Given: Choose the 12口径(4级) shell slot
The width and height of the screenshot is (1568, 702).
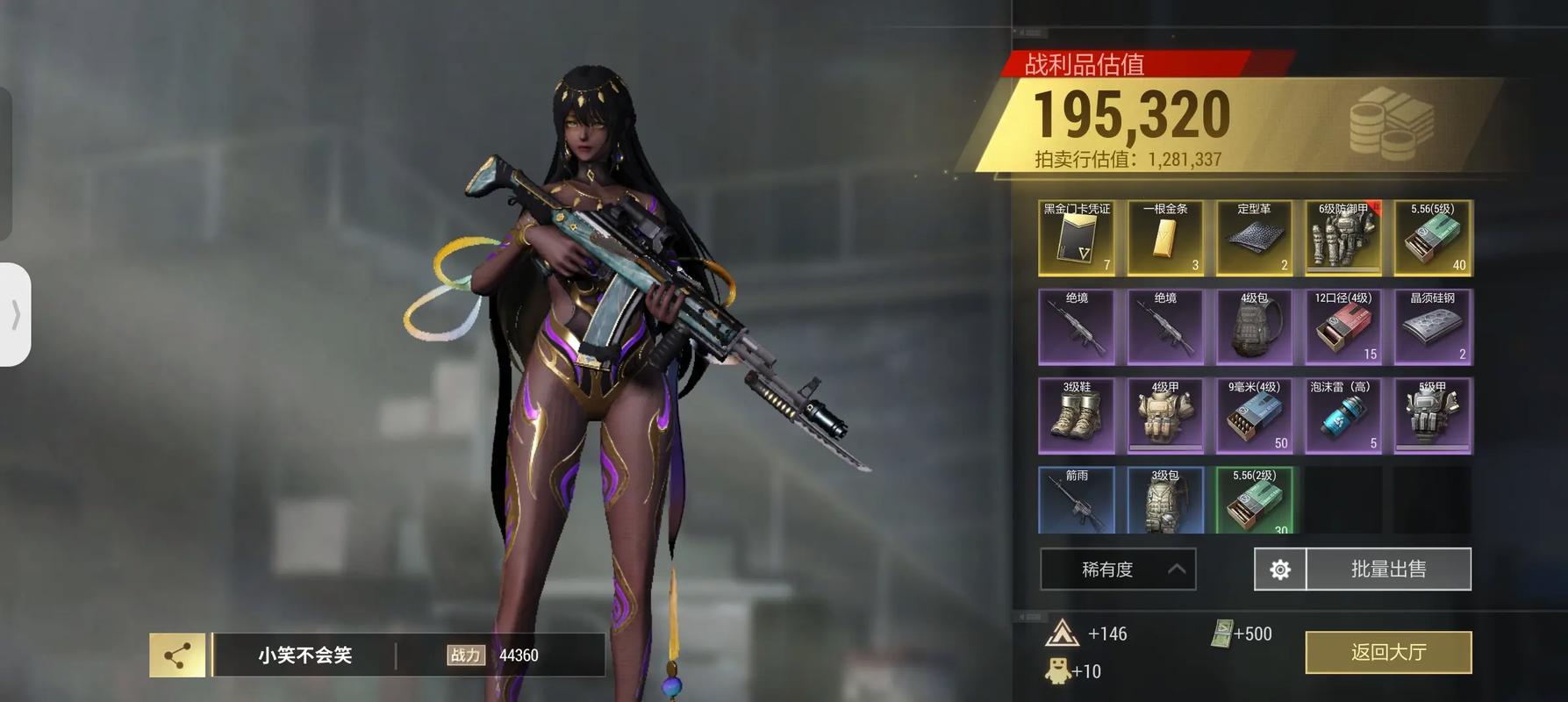Looking at the screenshot, I should tap(1343, 327).
